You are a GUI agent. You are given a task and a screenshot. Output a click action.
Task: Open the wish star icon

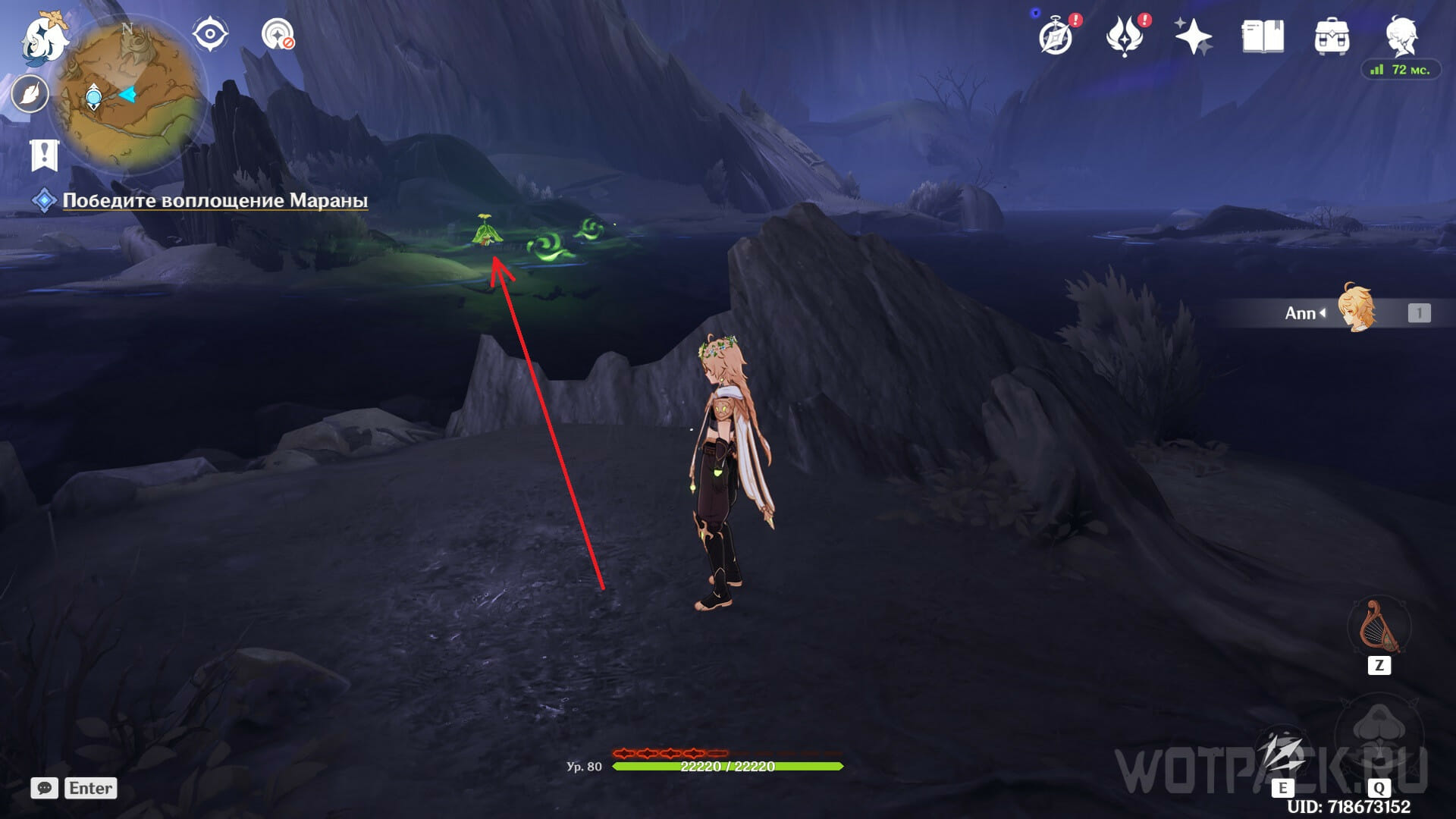coord(1193,36)
